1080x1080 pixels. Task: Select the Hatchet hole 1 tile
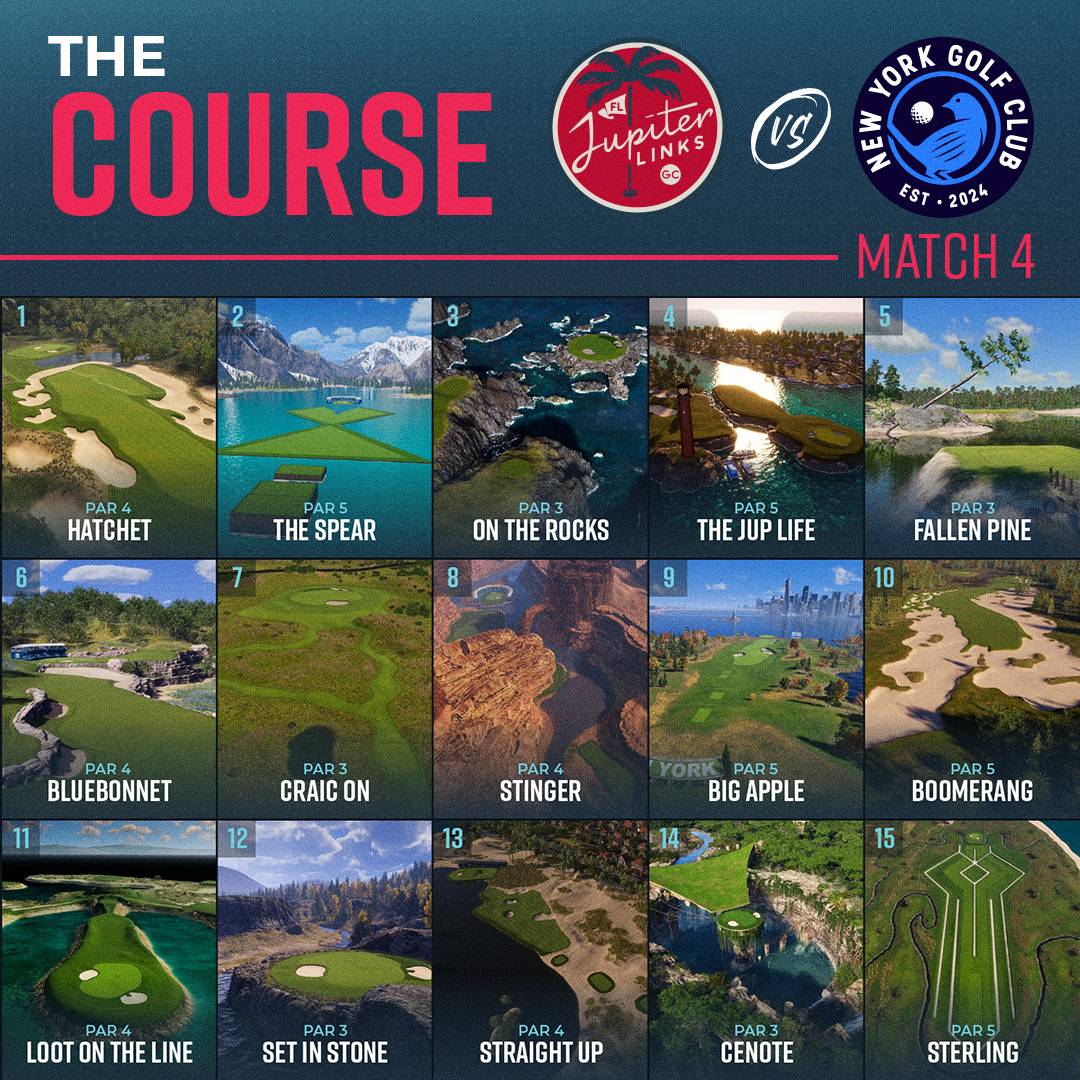108,426
